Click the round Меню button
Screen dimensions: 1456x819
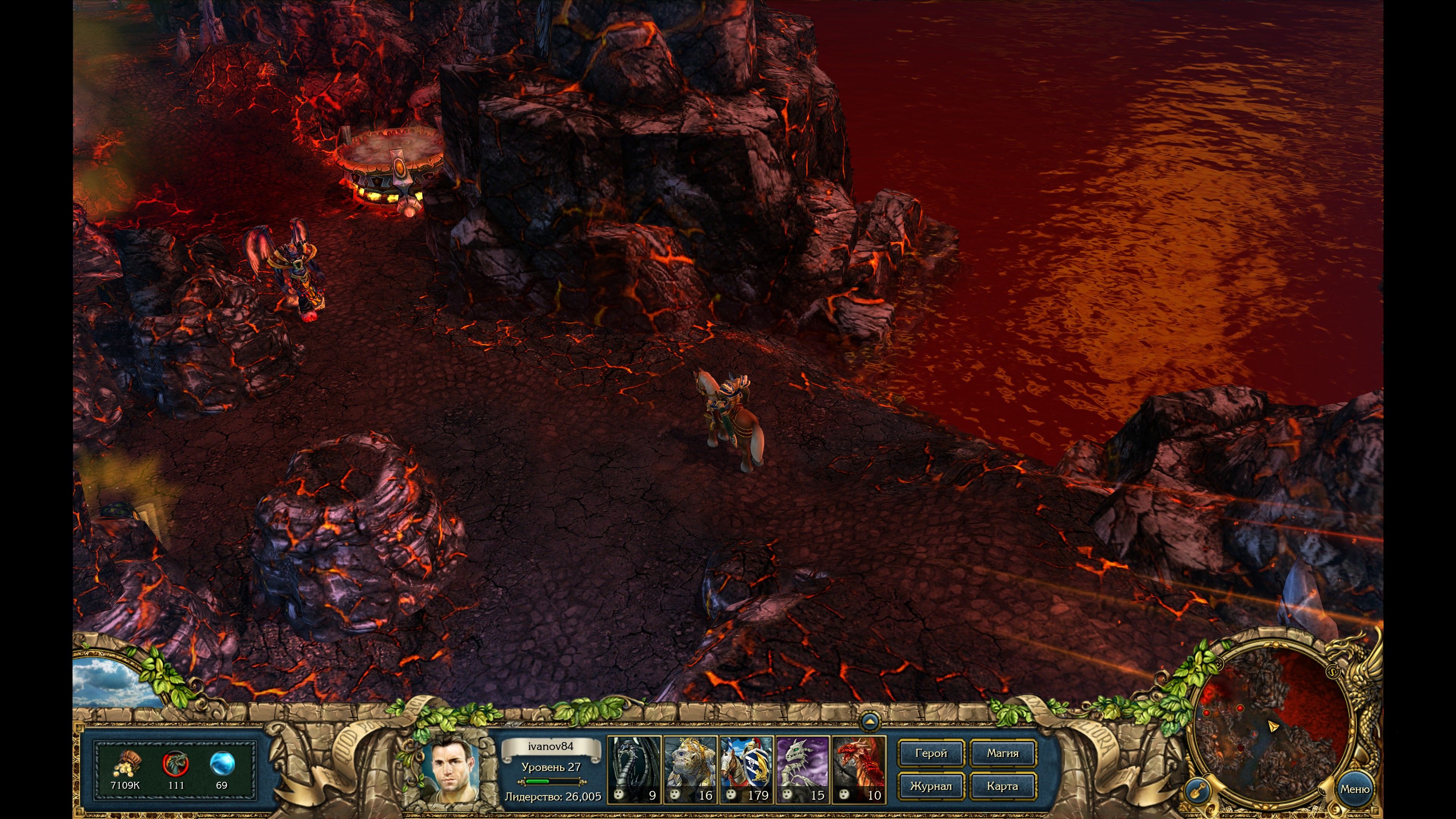coord(1354,789)
